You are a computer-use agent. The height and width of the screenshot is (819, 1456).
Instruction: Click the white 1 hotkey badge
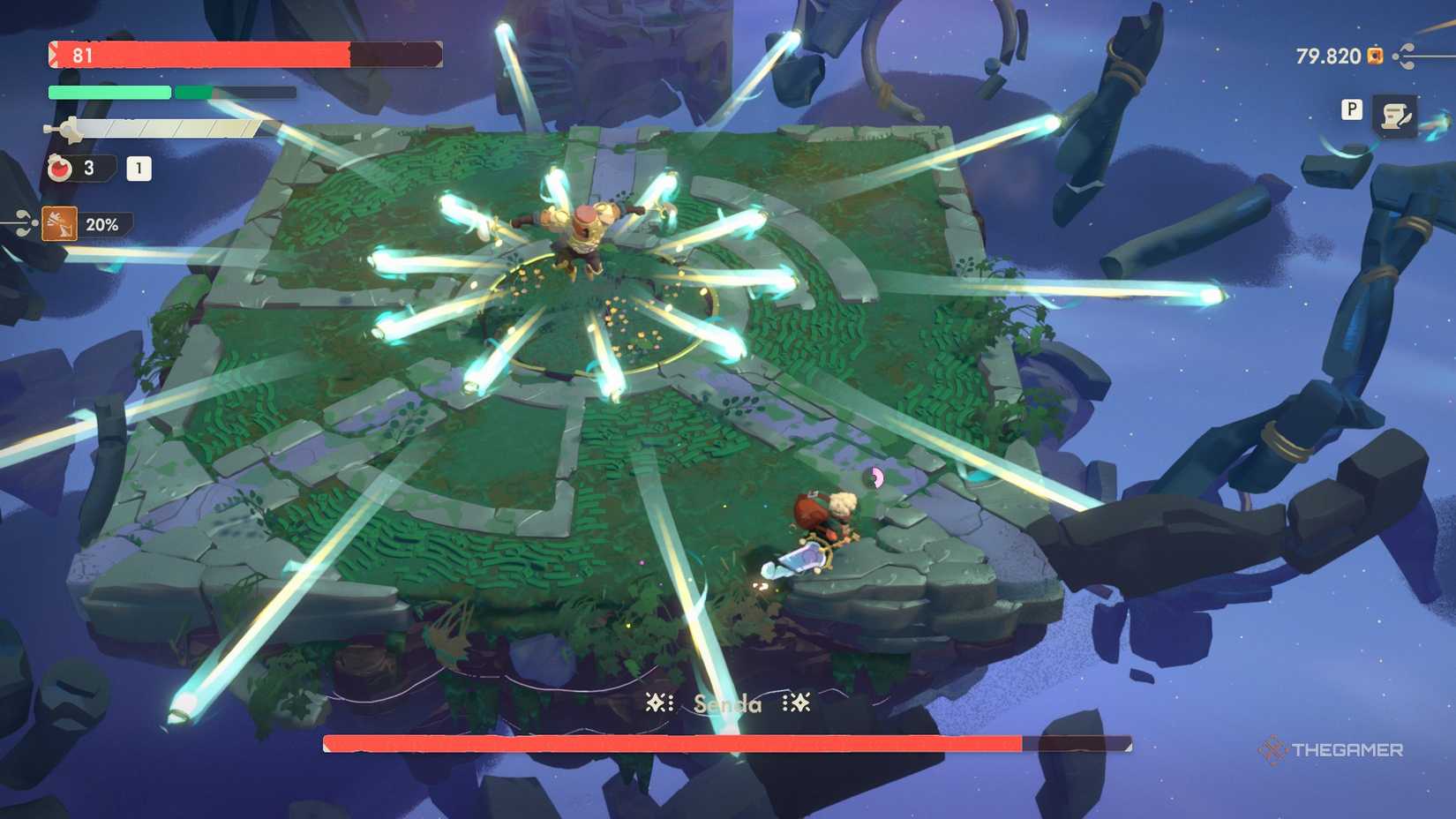(x=141, y=169)
